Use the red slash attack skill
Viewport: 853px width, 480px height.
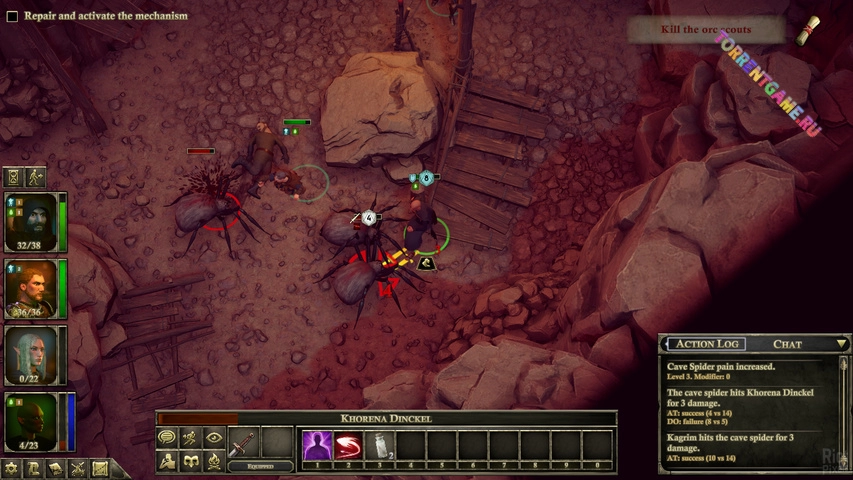pyautogui.click(x=348, y=444)
